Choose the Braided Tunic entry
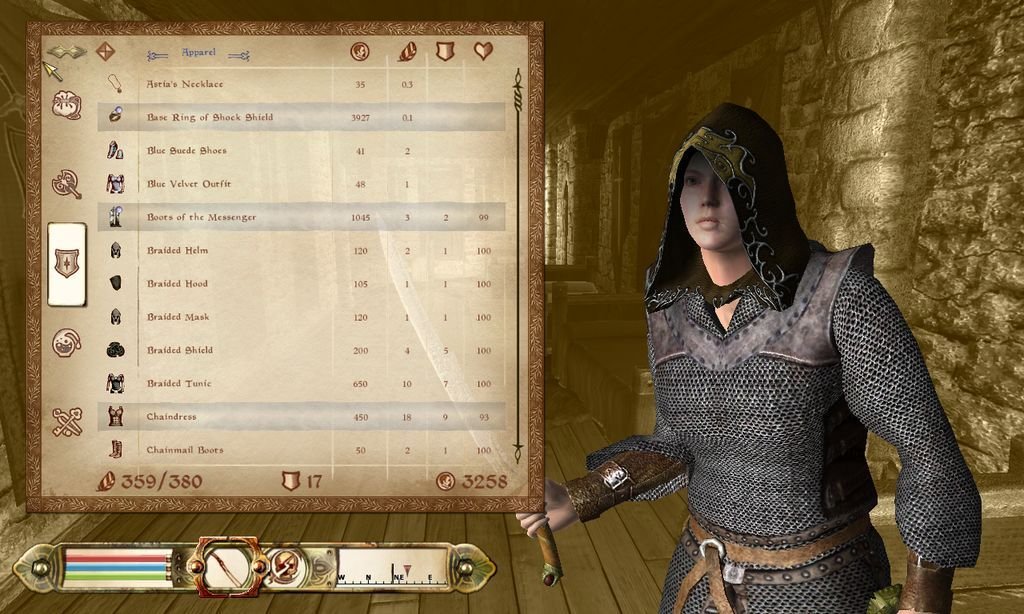 click(179, 383)
